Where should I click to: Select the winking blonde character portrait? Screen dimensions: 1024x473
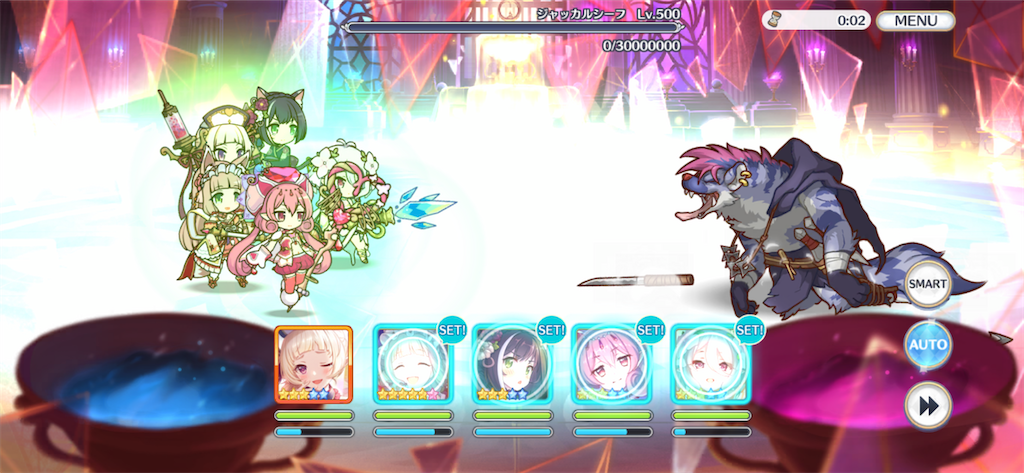pyautogui.click(x=313, y=364)
